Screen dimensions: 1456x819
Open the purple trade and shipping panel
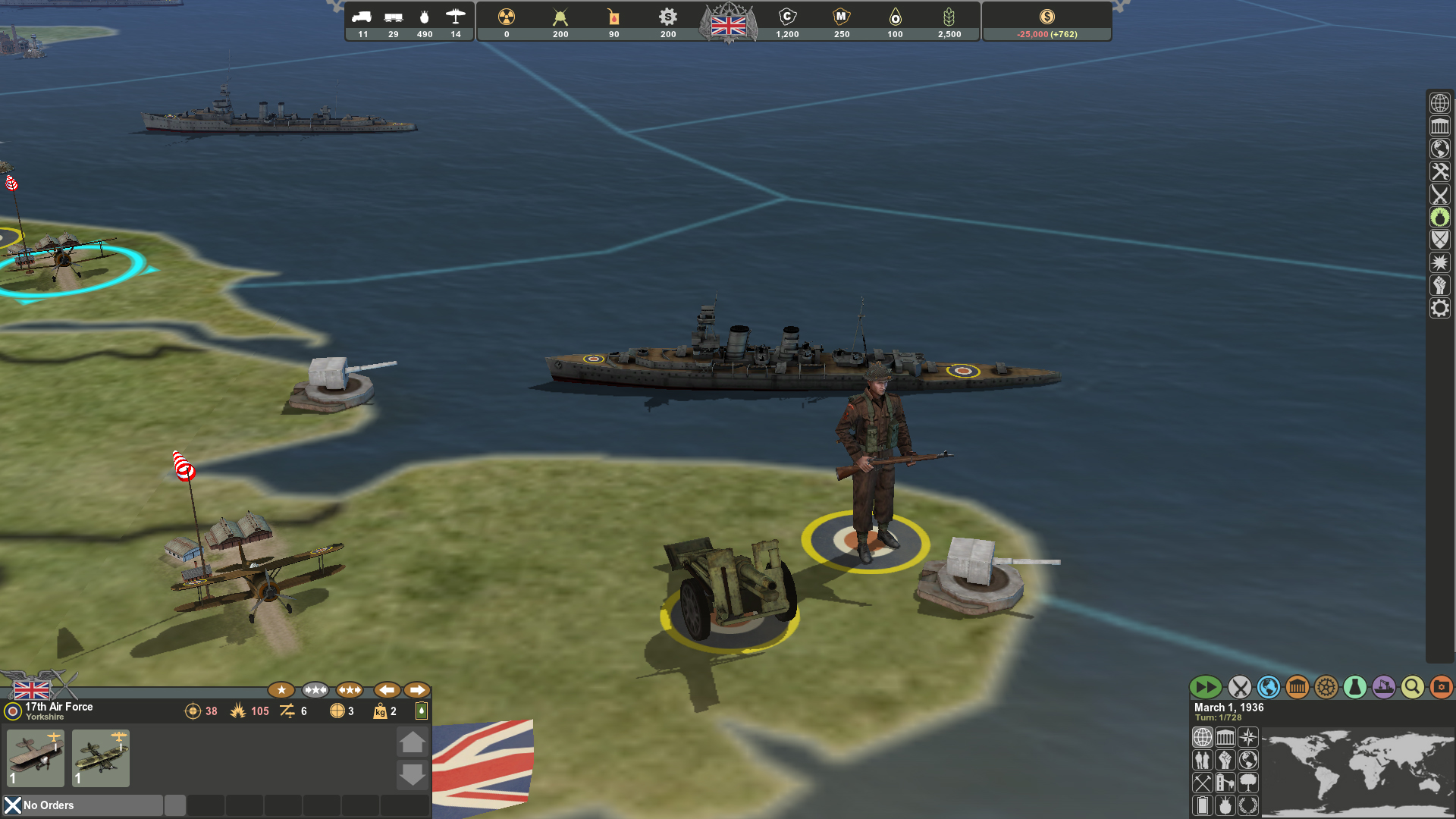pos(1383,688)
